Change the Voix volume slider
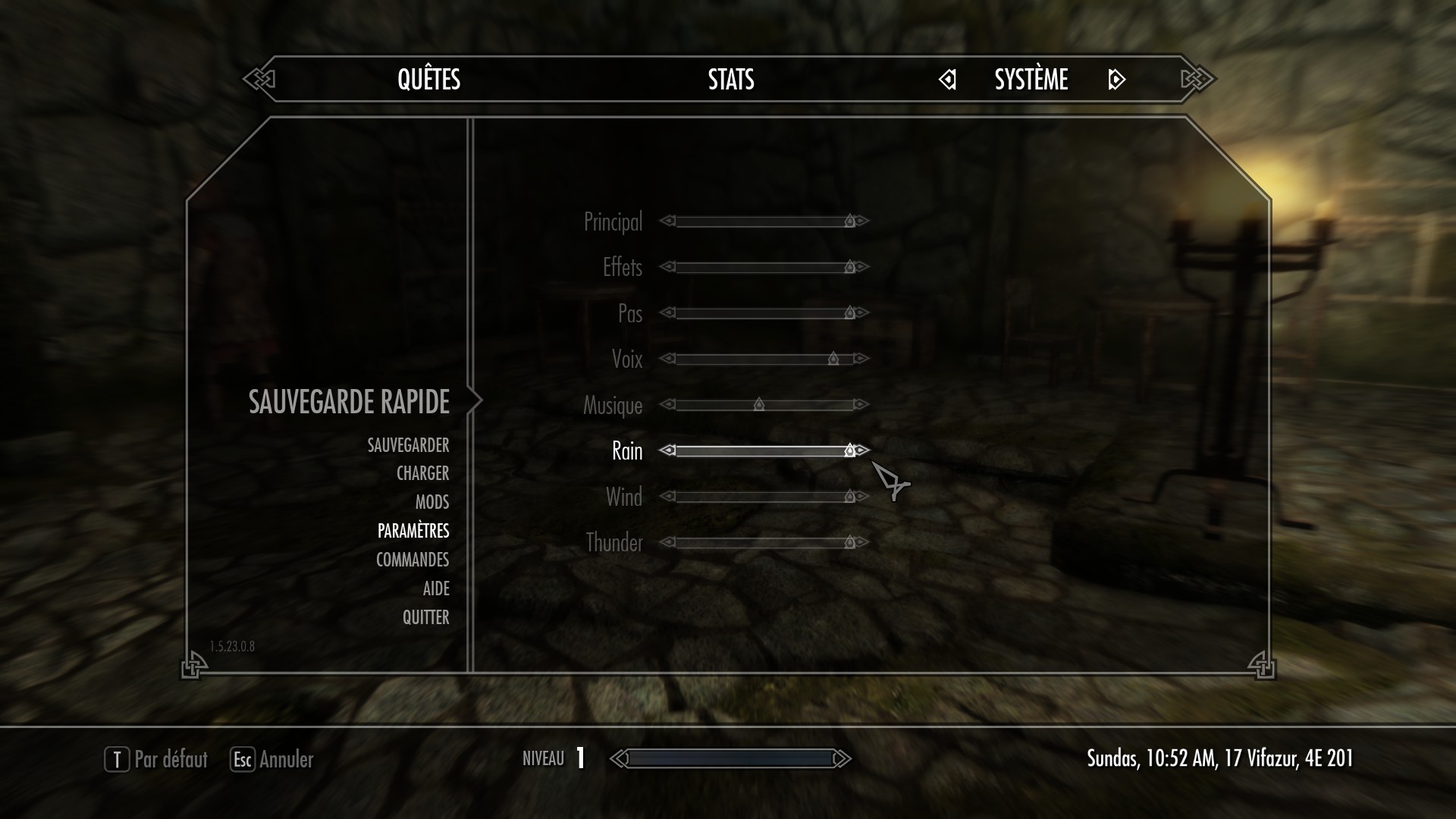Viewport: 1456px width, 819px height. click(x=764, y=359)
